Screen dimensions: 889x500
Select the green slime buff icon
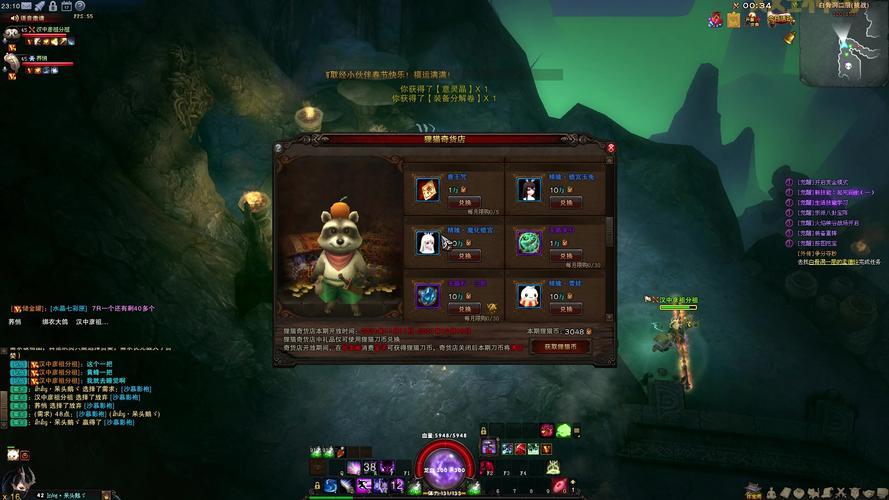click(563, 430)
